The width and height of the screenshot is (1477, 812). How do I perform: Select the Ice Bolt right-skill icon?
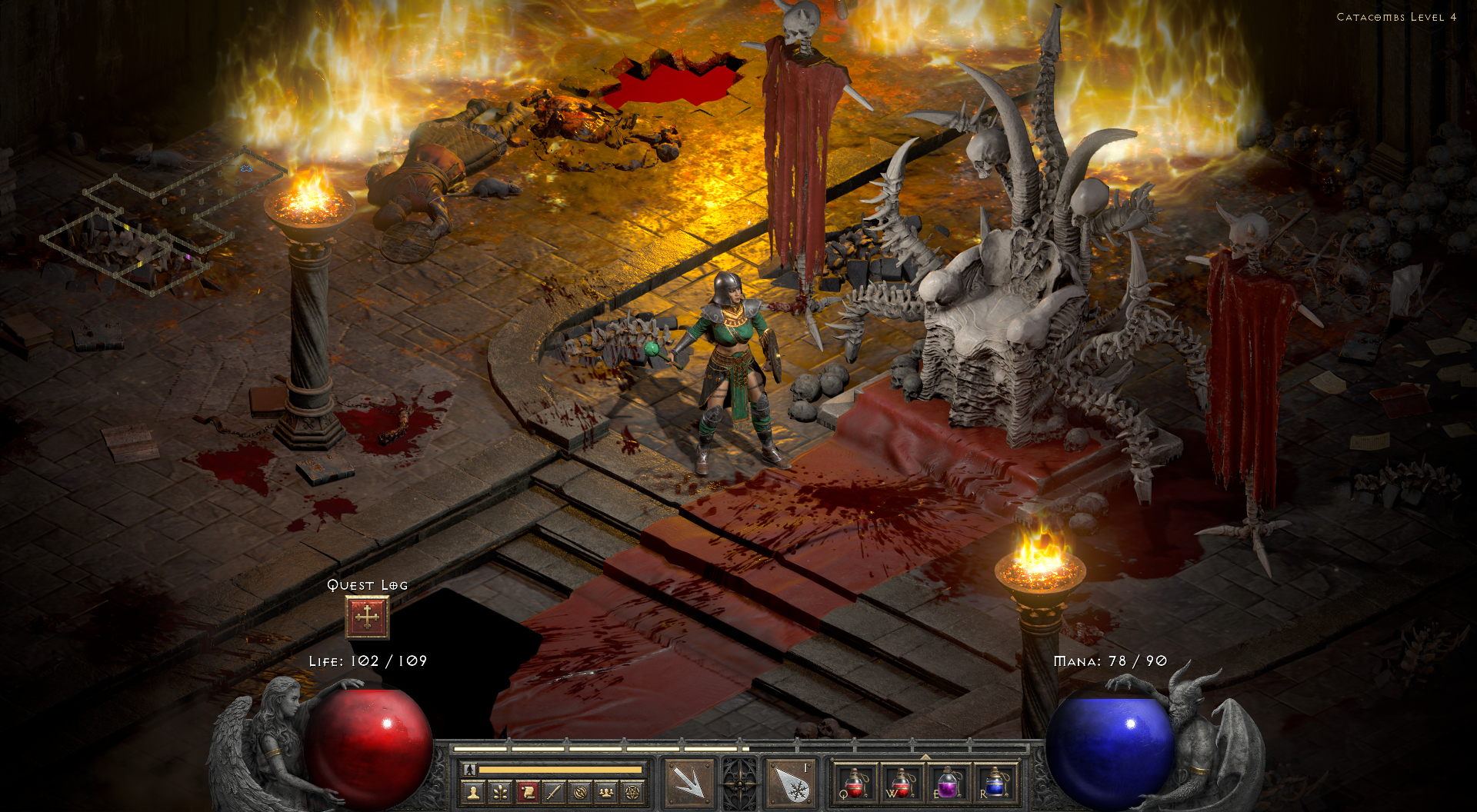[x=791, y=781]
